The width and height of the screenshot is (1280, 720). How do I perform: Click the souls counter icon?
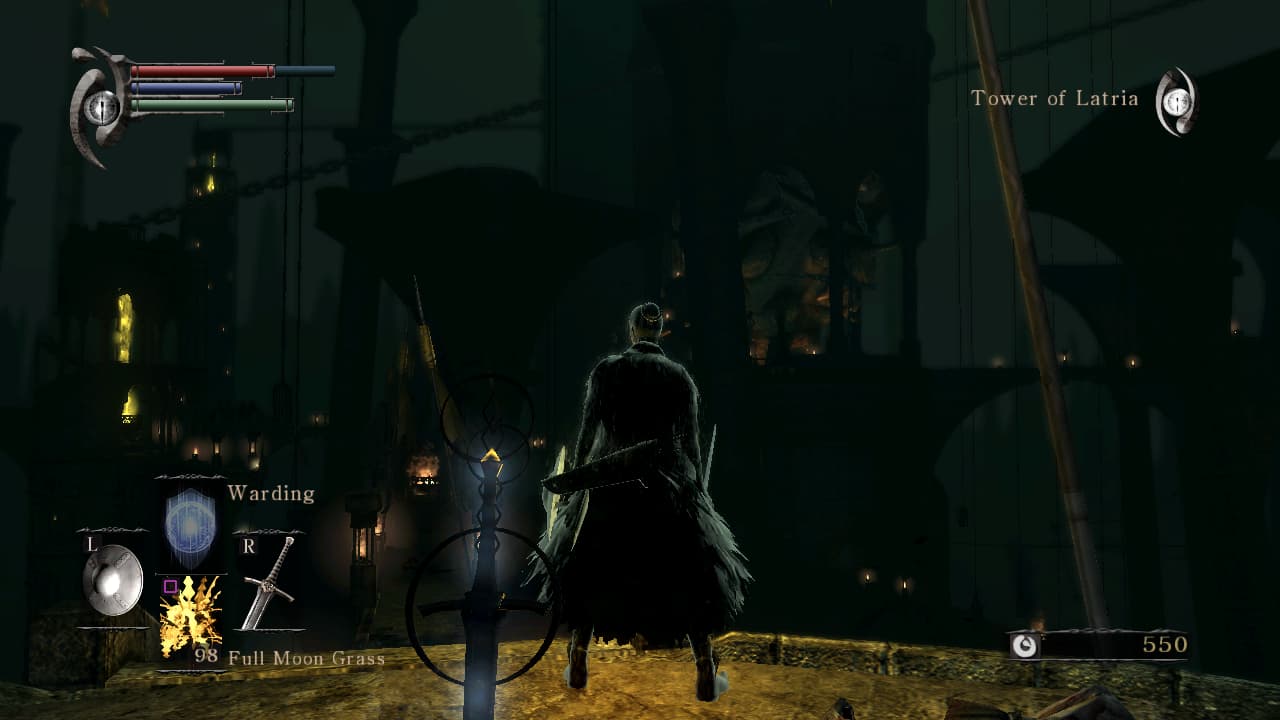(1024, 646)
